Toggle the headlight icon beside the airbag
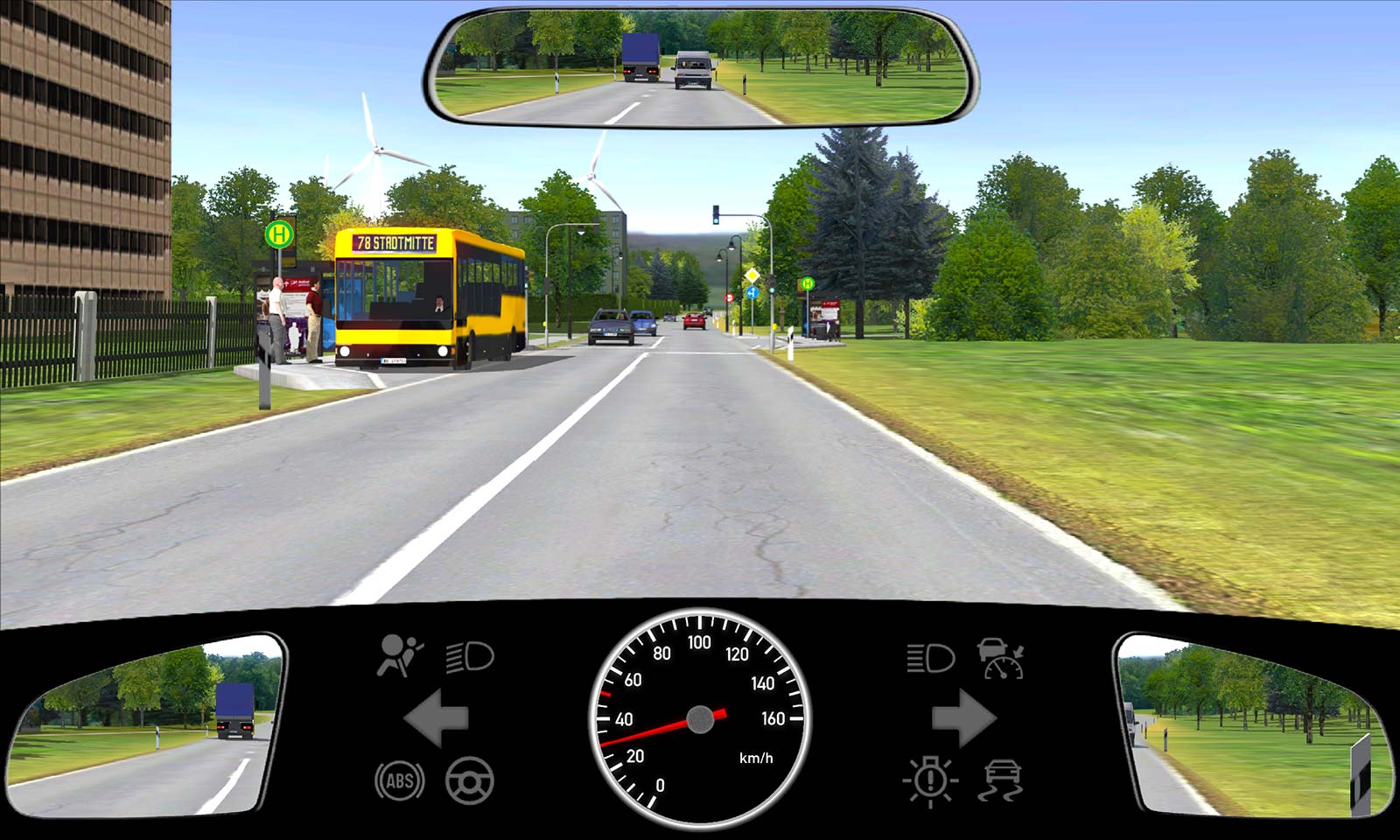This screenshot has height=840, width=1400. 470,656
